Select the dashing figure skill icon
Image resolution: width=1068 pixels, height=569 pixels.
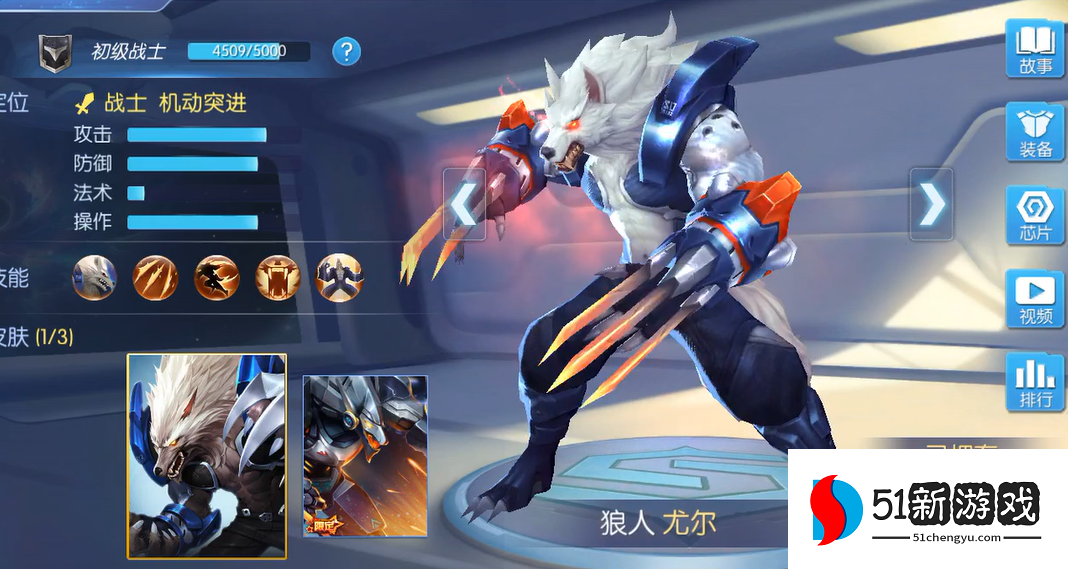(x=217, y=277)
